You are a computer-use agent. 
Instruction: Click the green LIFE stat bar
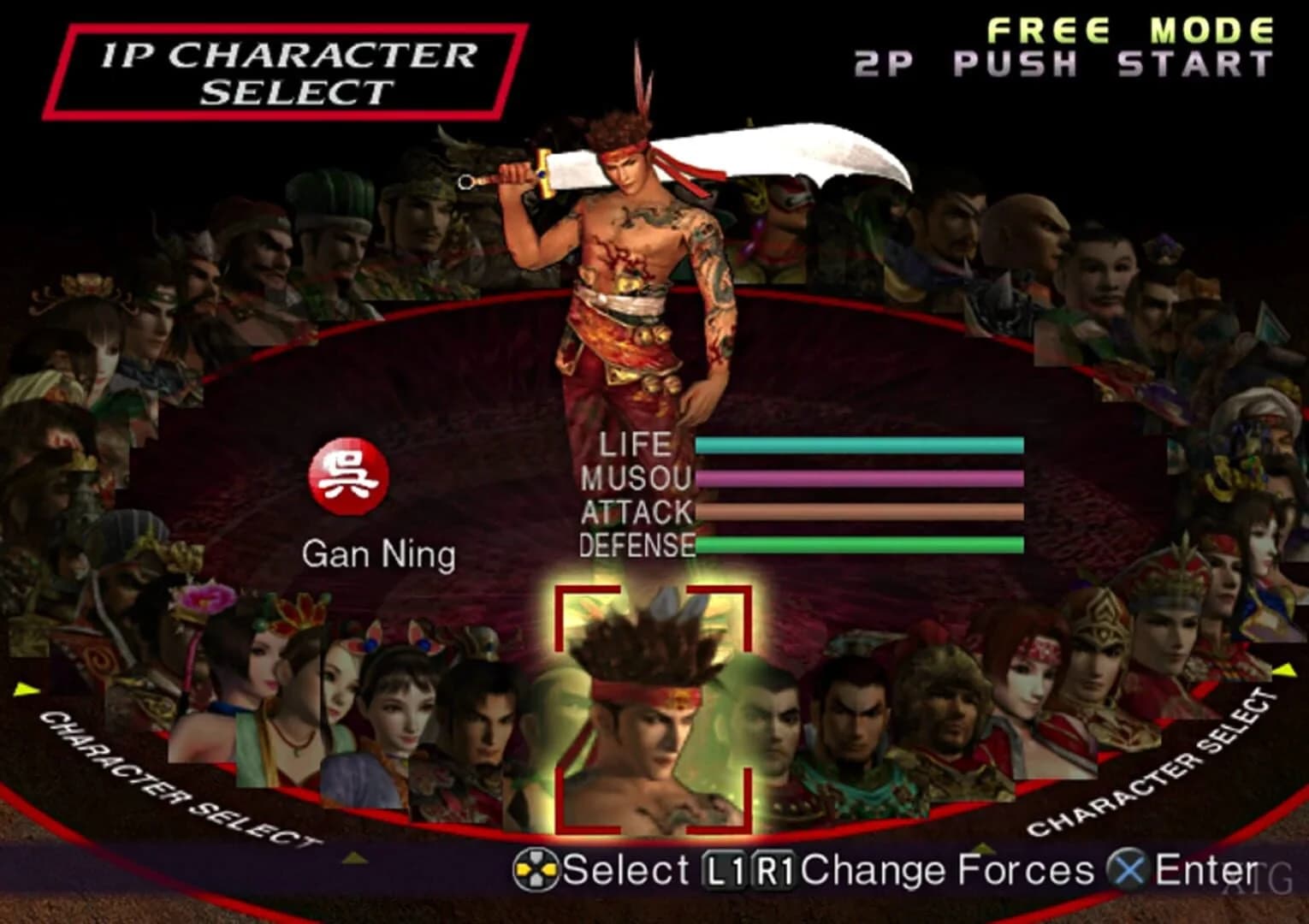pyautogui.click(x=860, y=445)
